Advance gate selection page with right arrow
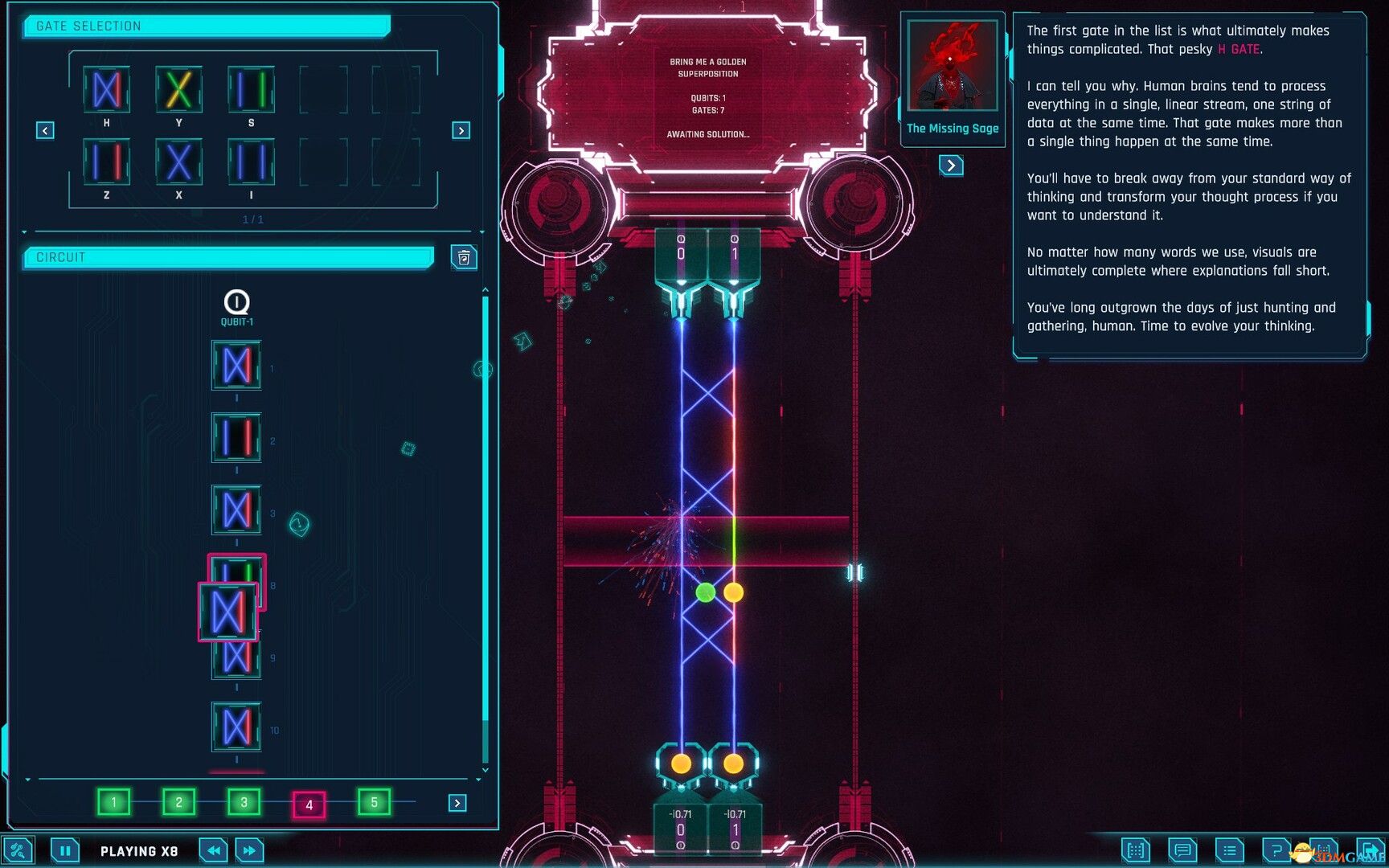The width and height of the screenshot is (1389, 868). click(x=461, y=129)
